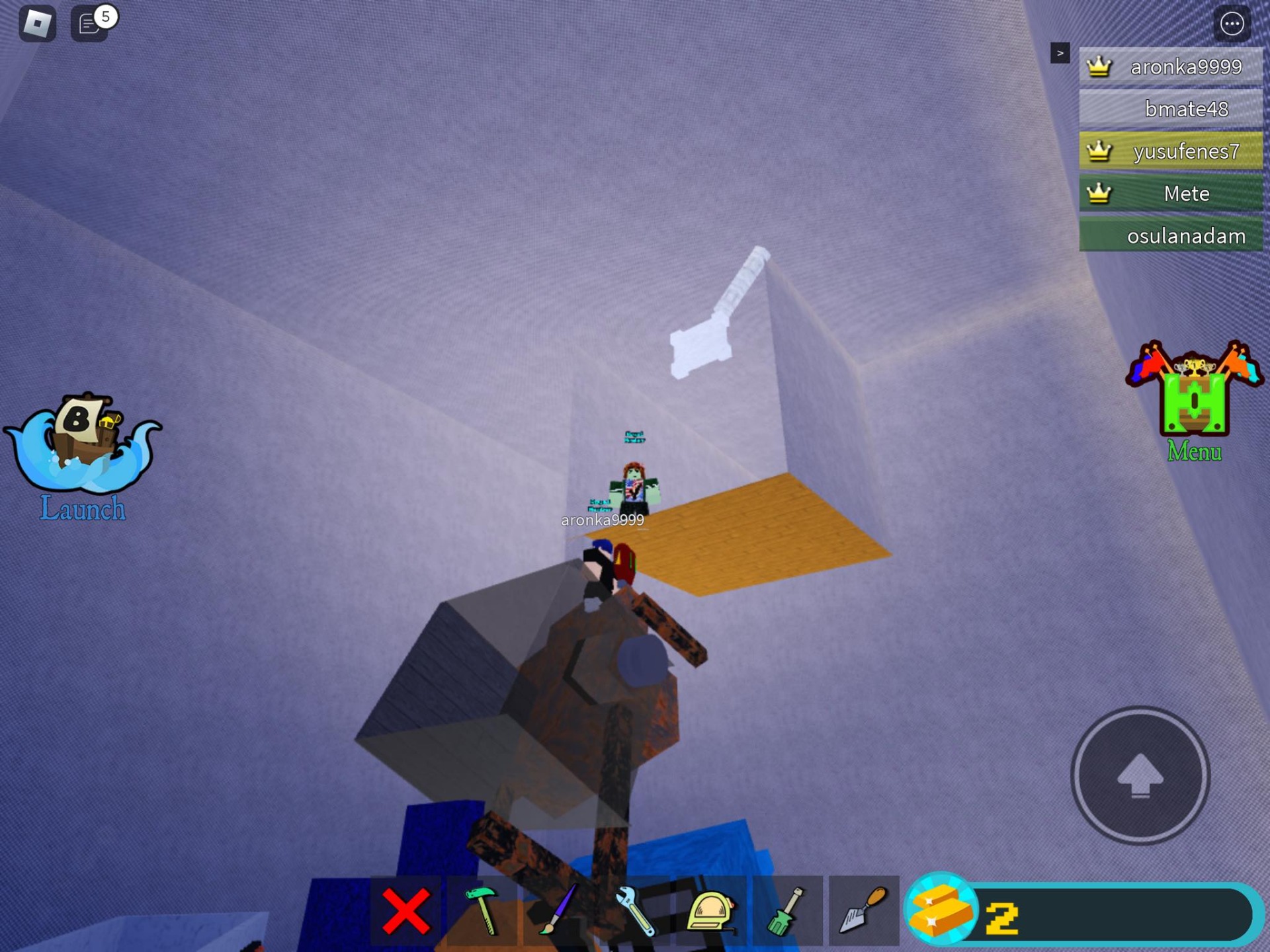This screenshot has width=1270, height=952.
Task: Select Mete in the player list
Action: [1171, 194]
